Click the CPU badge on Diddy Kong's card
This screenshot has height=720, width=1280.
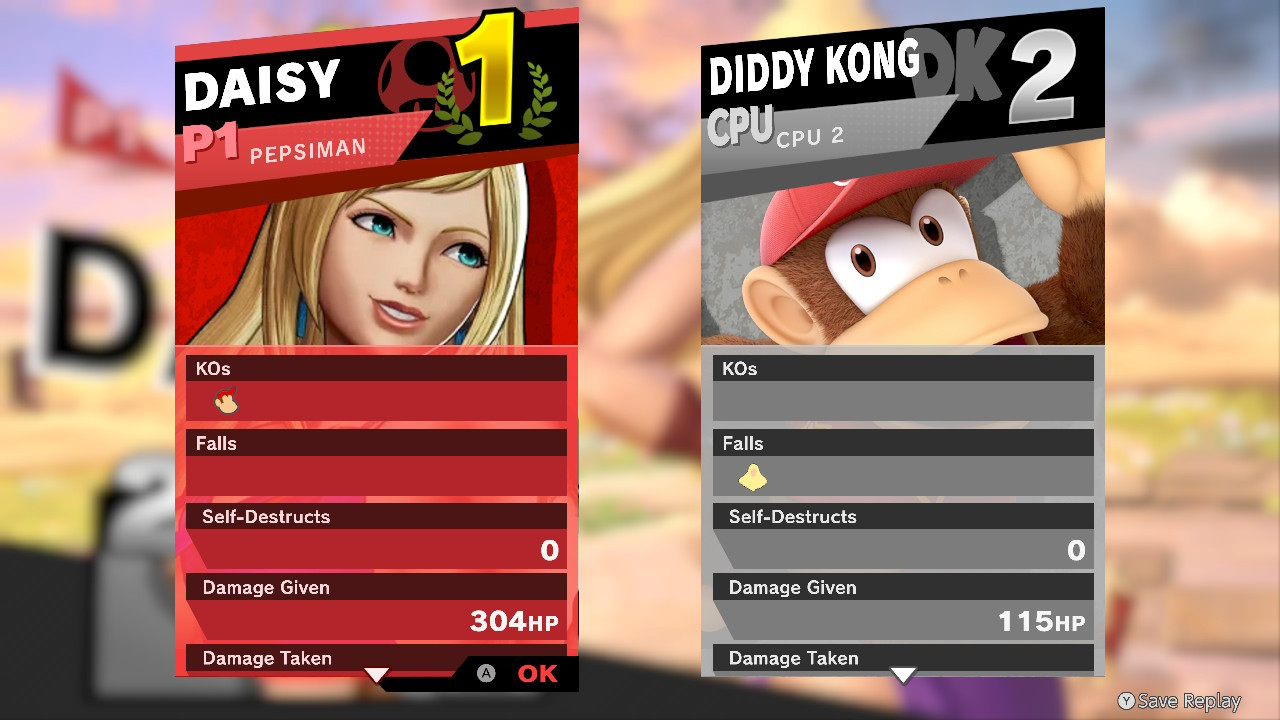click(739, 125)
